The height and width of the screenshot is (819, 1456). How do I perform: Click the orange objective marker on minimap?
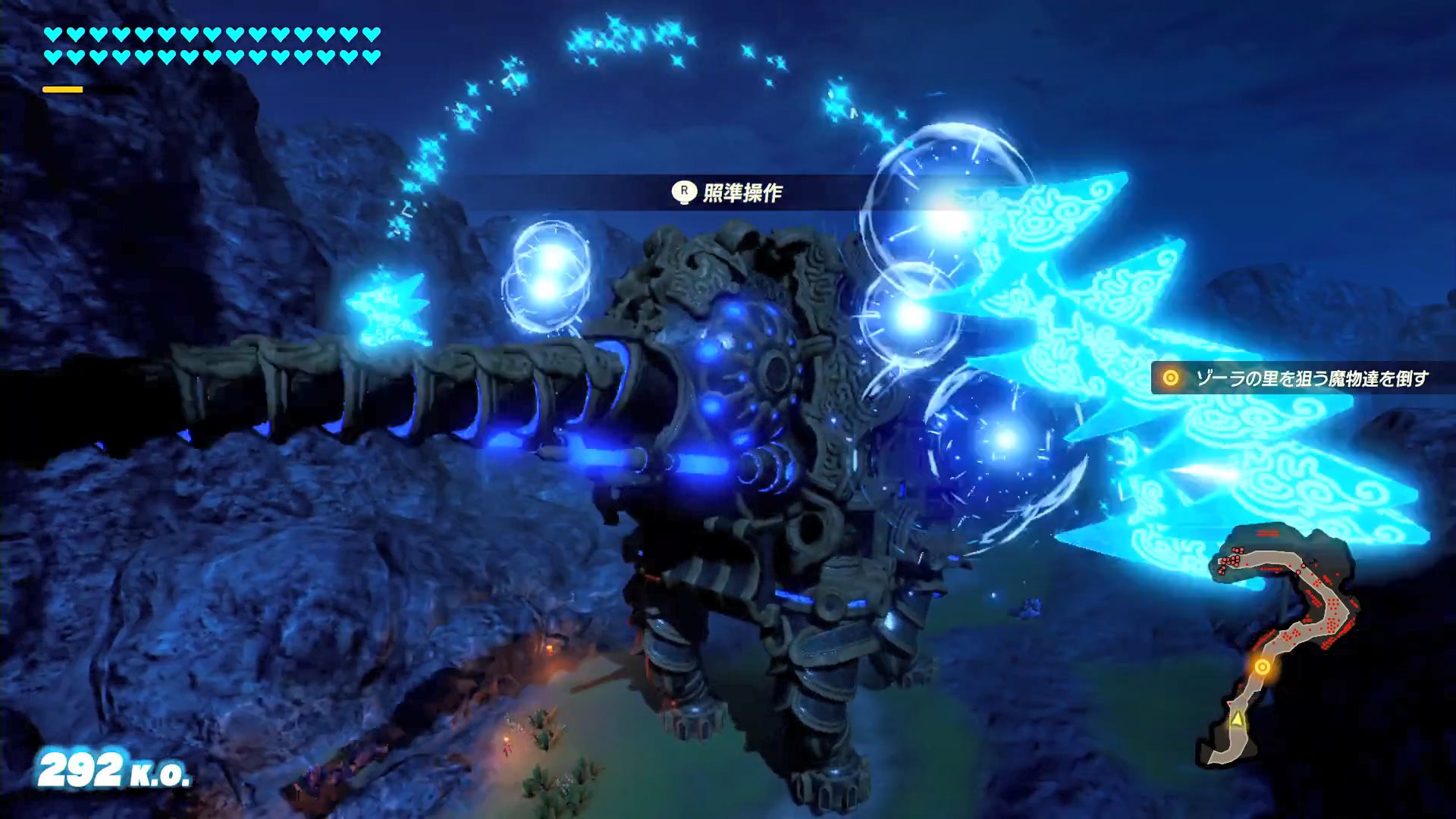pos(1262,667)
